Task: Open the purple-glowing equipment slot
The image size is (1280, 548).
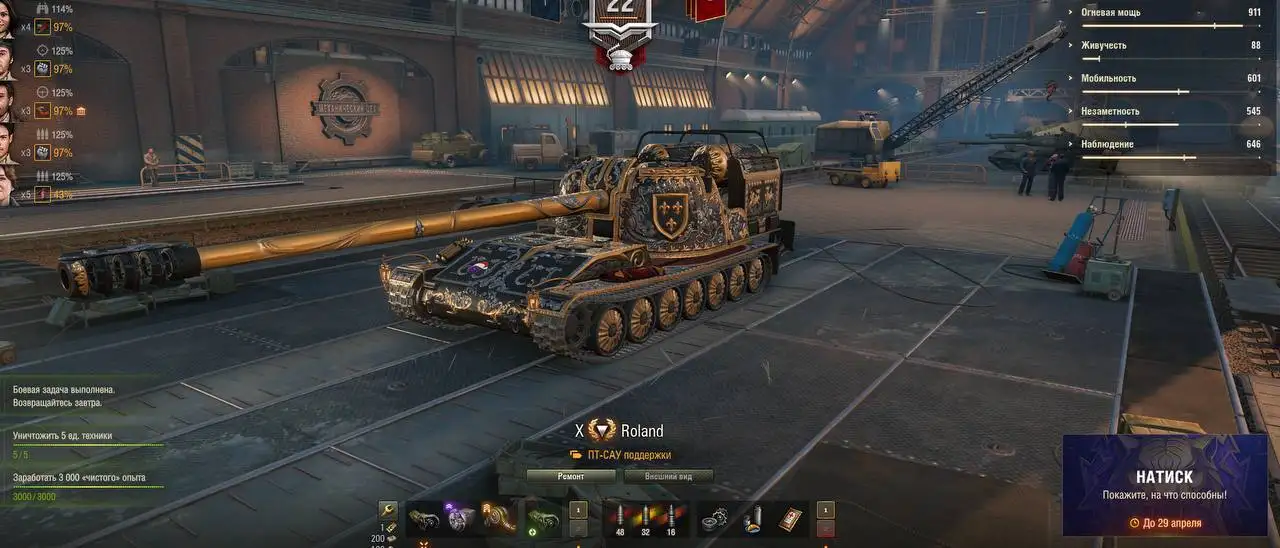Action: (459, 518)
